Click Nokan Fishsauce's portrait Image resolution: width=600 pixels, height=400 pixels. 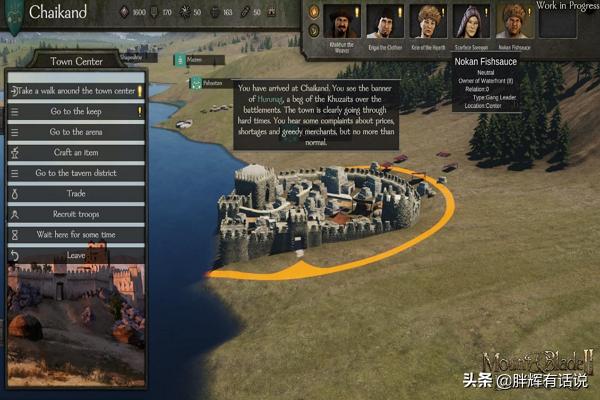click(x=513, y=21)
